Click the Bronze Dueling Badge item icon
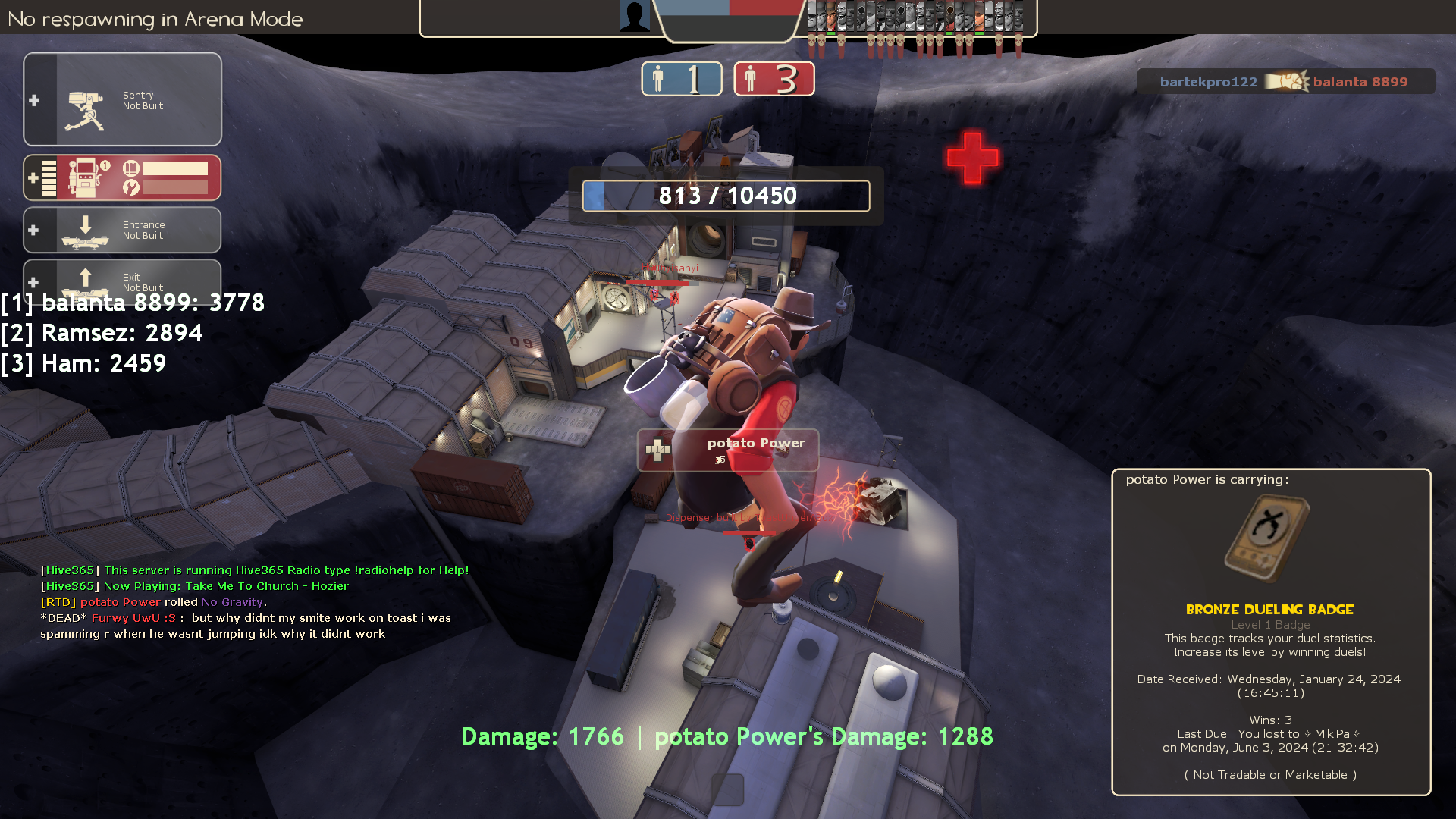 (x=1269, y=538)
